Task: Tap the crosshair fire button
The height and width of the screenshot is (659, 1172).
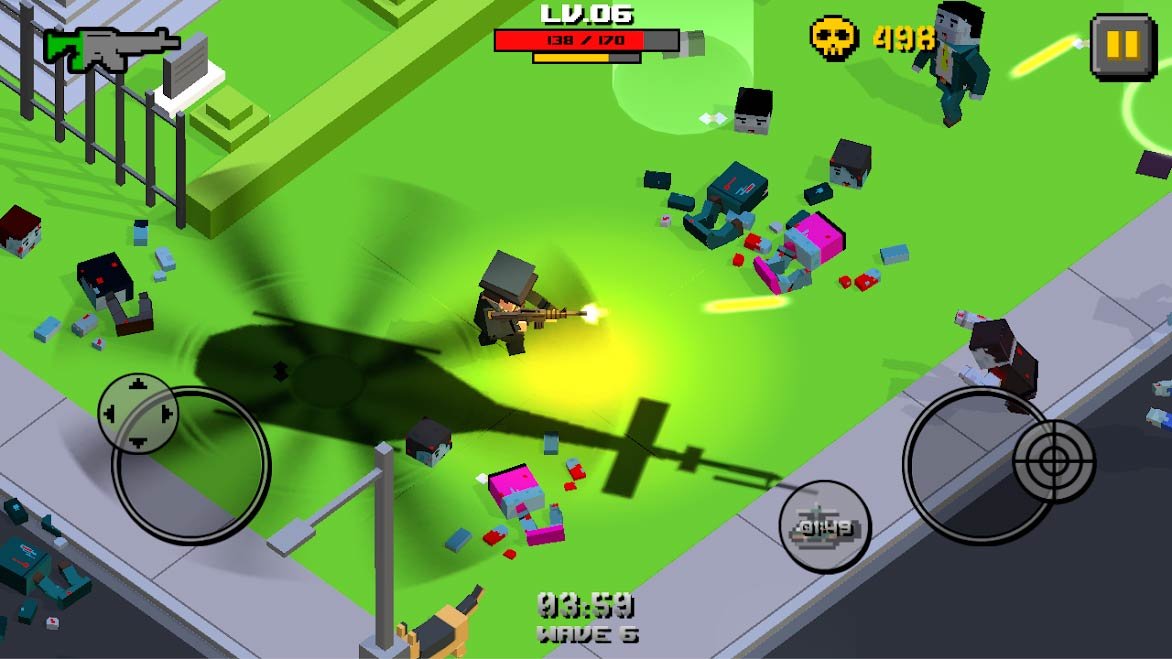Action: tap(1054, 461)
